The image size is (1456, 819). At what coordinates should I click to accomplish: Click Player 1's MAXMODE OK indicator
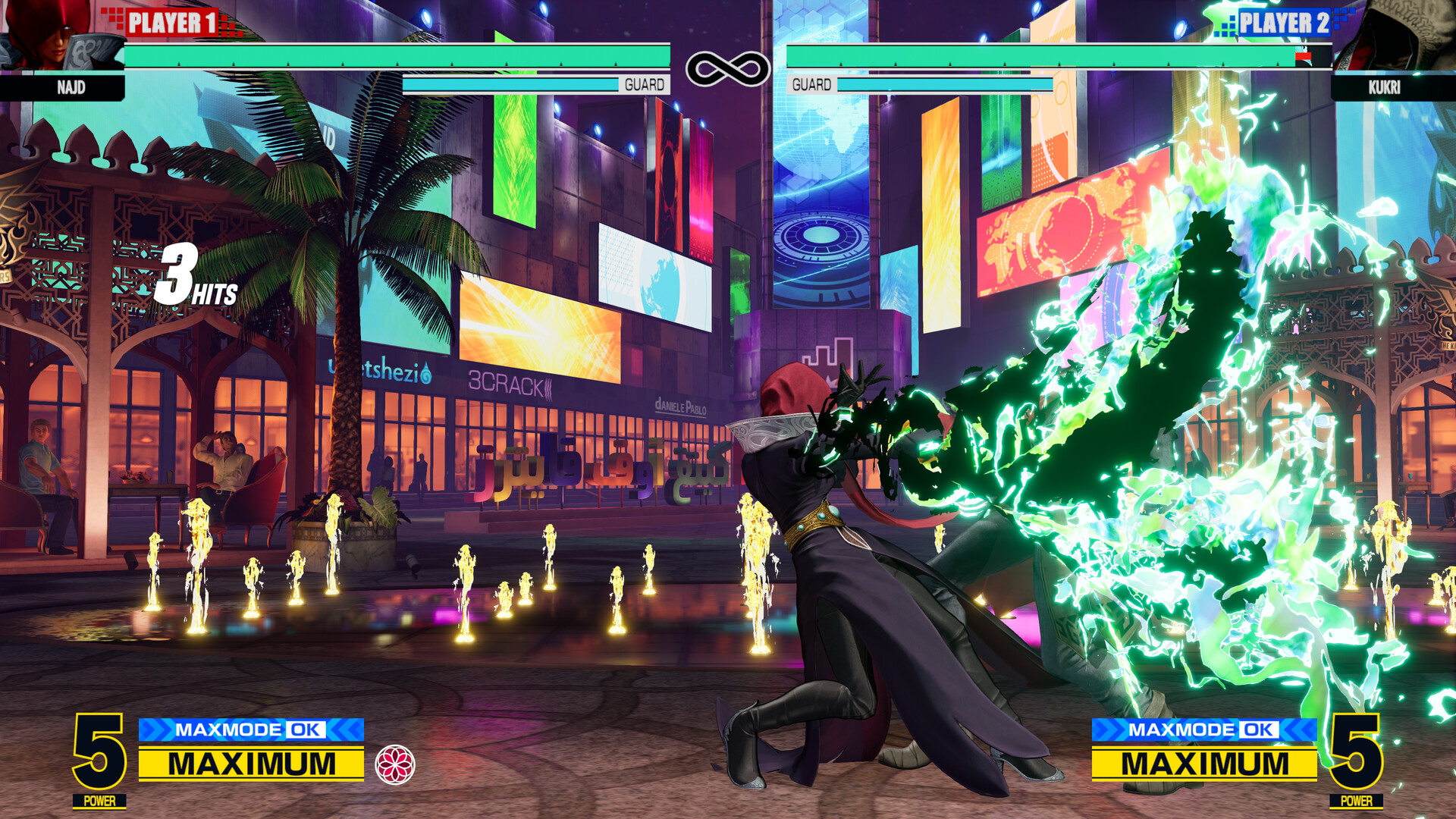coord(251,730)
